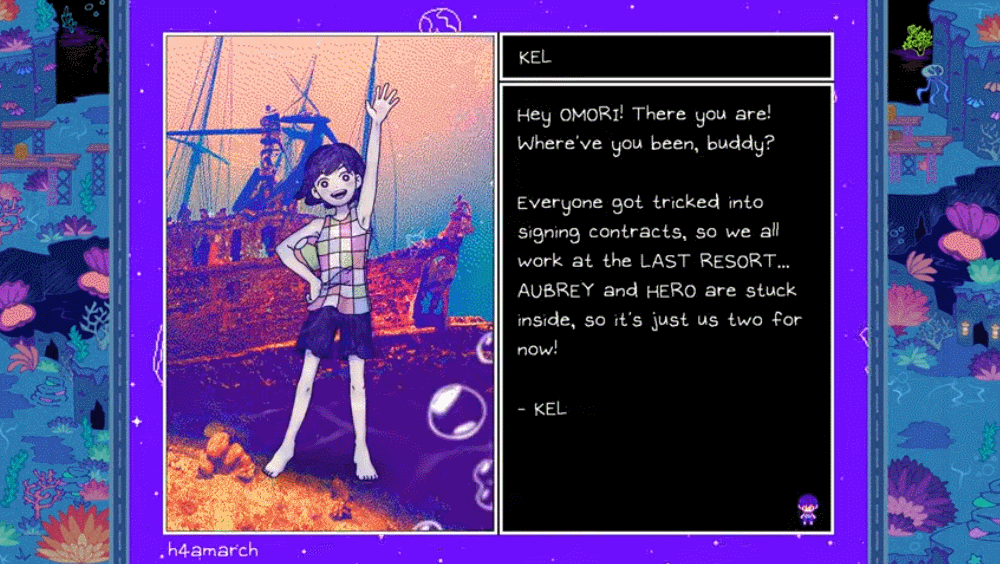Viewport: 1000px width, 564px height.
Task: Click the small sprite icon in dialogue box corner
Action: 807,509
